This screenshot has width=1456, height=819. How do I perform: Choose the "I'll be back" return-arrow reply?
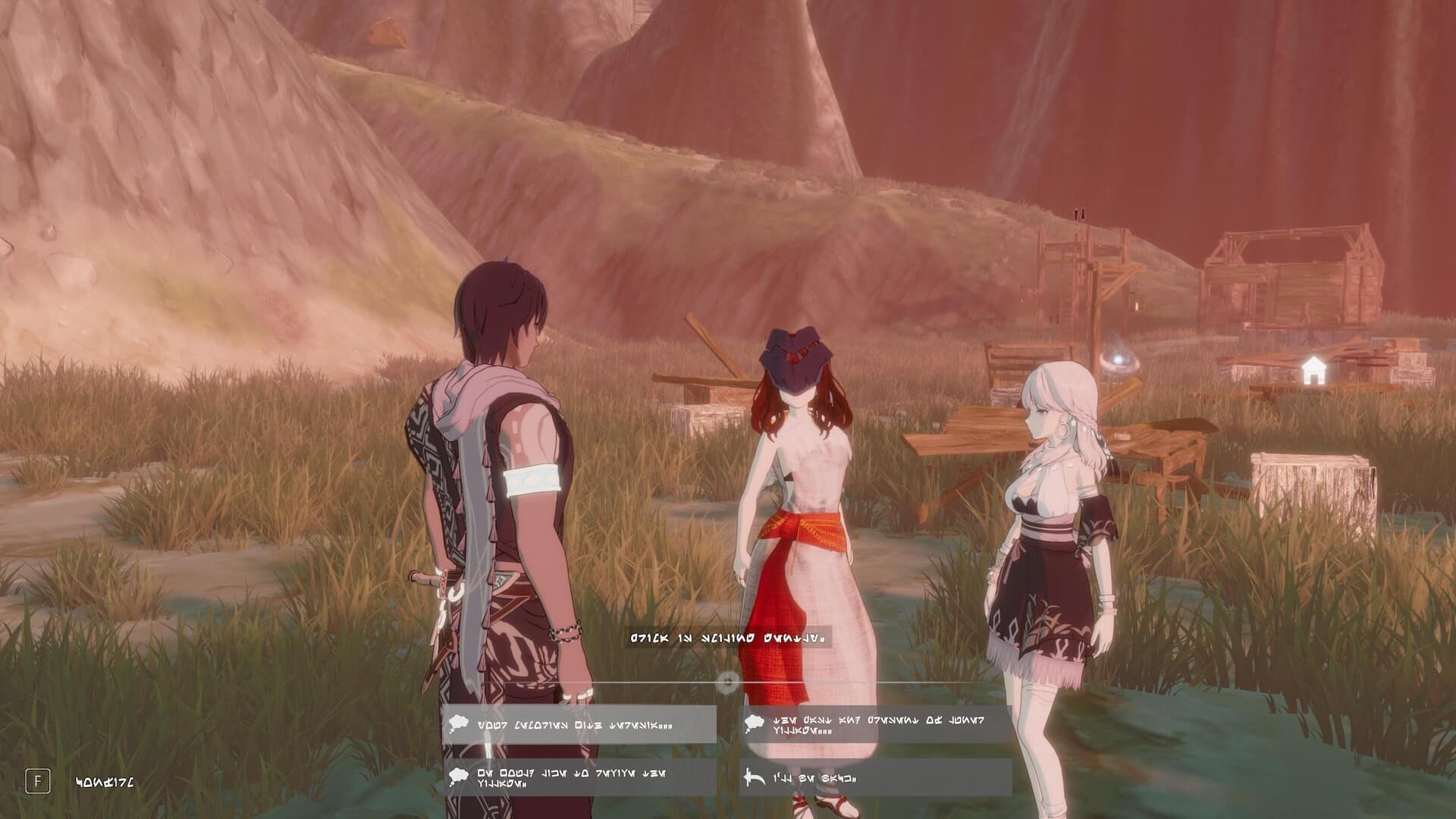pos(874,778)
